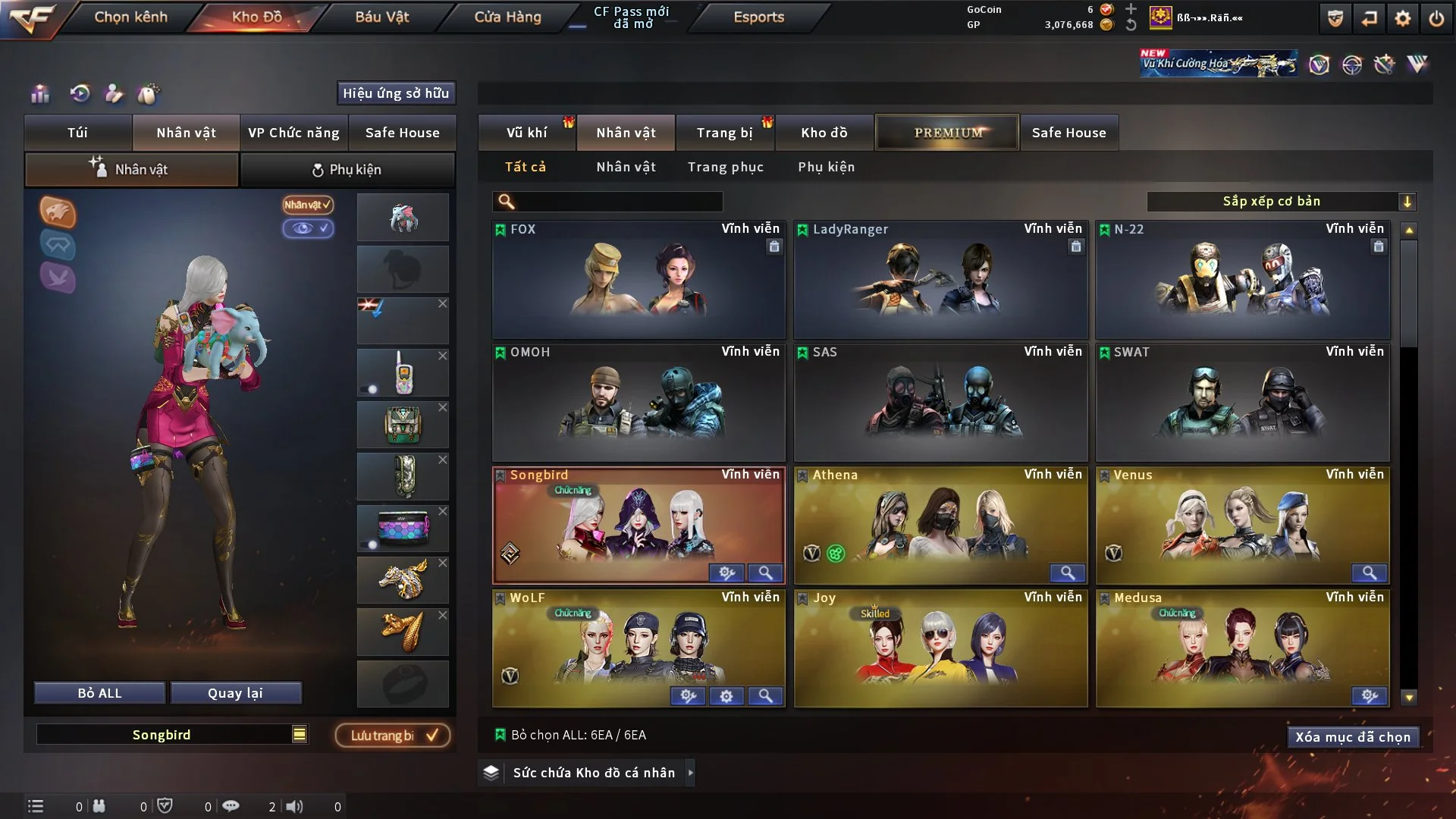Pick the SWAT character card
This screenshot has width=1456, height=819.
pyautogui.click(x=1242, y=402)
